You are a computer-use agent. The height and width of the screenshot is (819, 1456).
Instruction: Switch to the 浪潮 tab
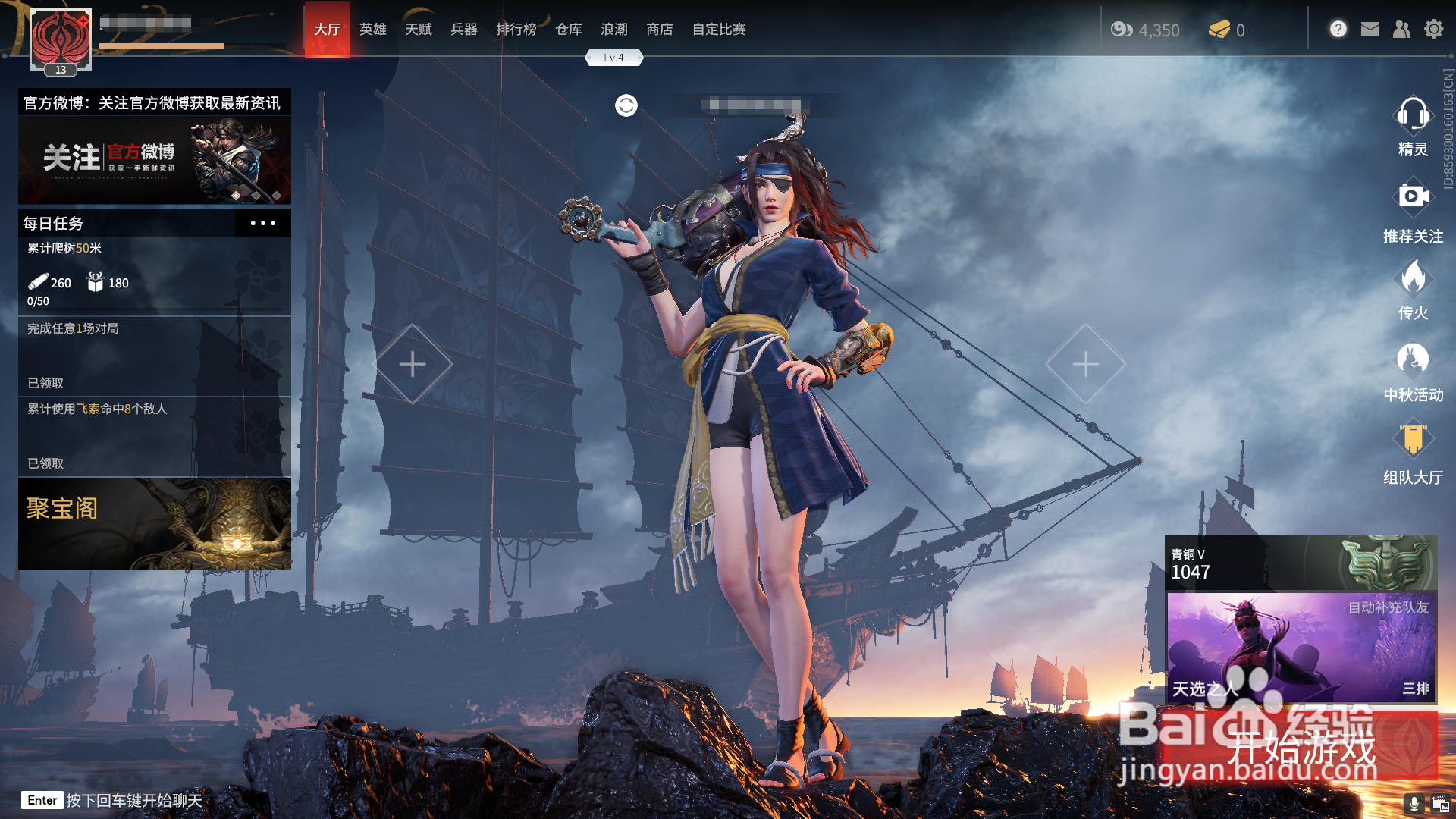[x=613, y=30]
